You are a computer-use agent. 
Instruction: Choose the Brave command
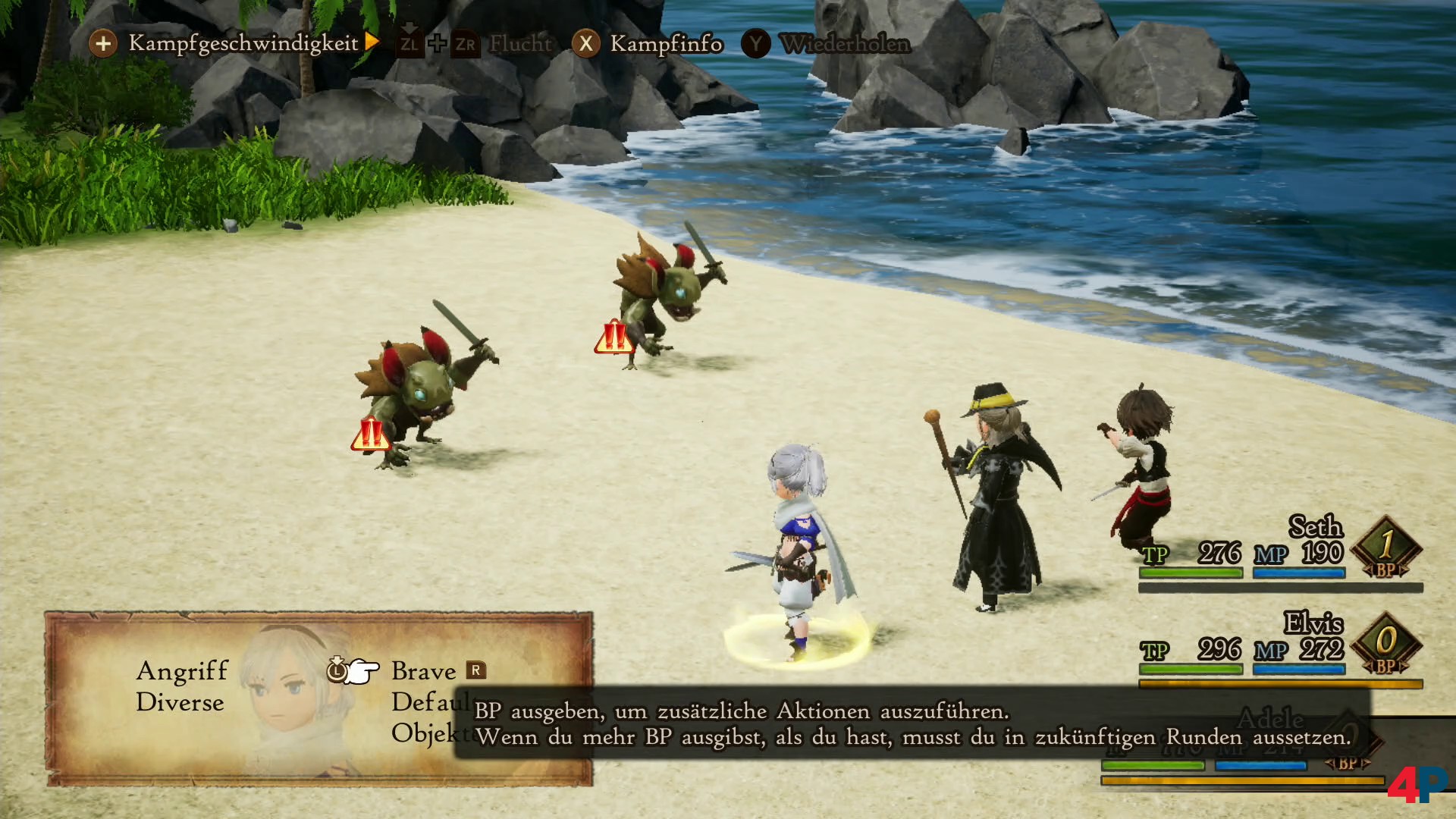(423, 671)
